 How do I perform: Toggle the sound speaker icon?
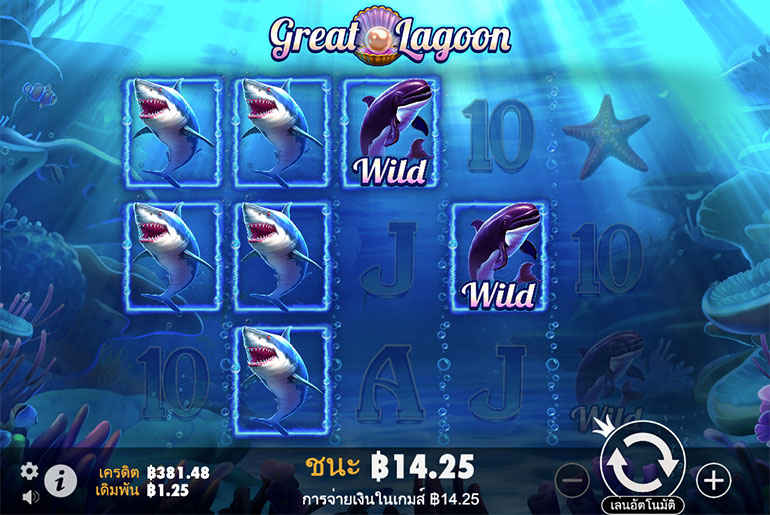point(30,494)
